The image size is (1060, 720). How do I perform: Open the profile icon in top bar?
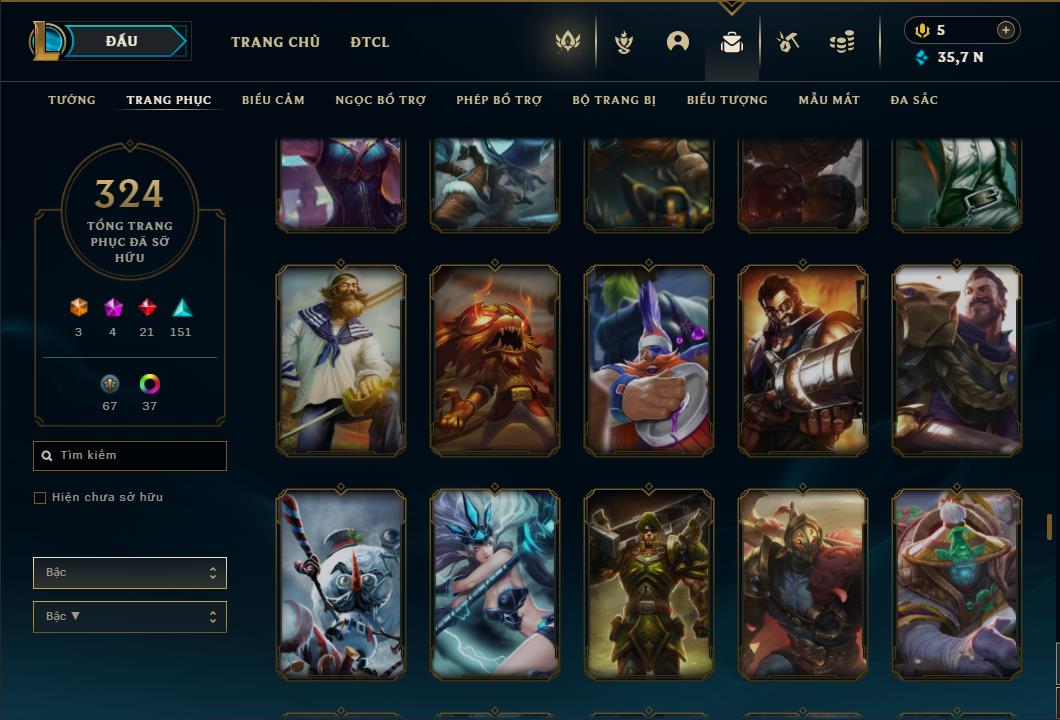pyautogui.click(x=678, y=42)
